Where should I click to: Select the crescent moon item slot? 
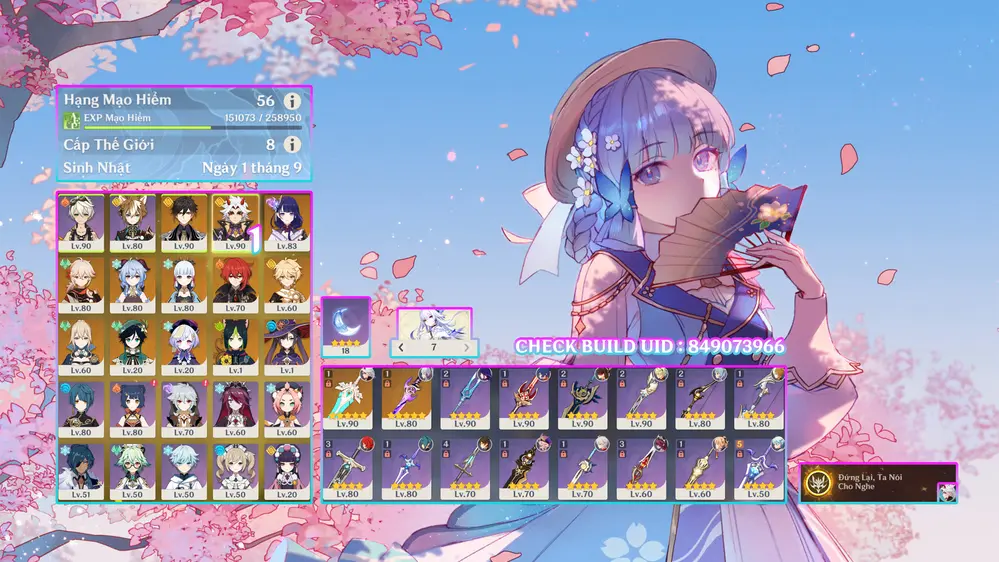pyautogui.click(x=346, y=326)
